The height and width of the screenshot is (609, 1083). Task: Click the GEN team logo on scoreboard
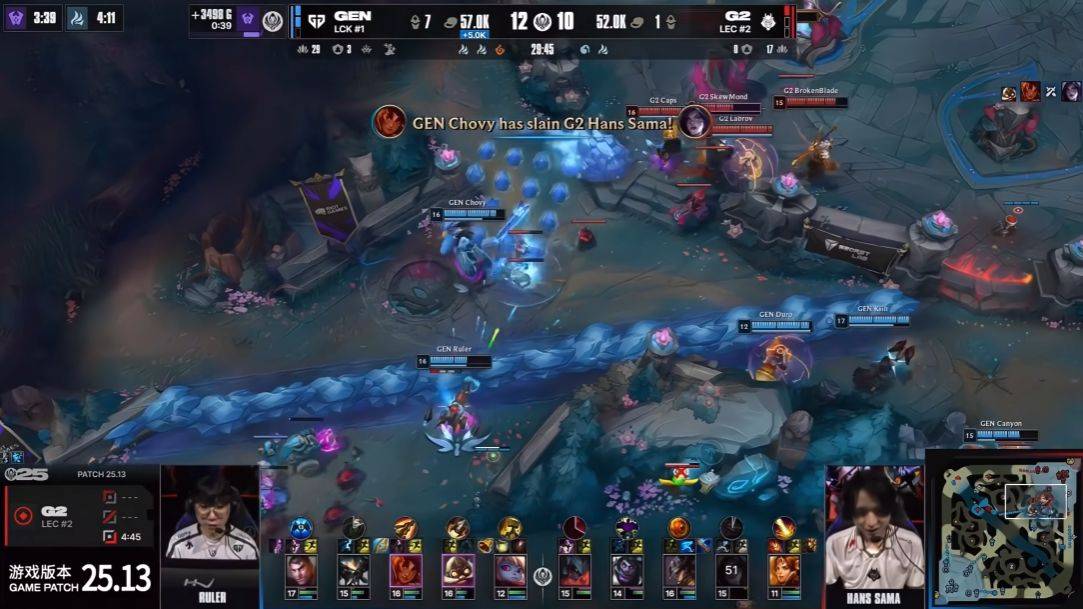click(317, 21)
